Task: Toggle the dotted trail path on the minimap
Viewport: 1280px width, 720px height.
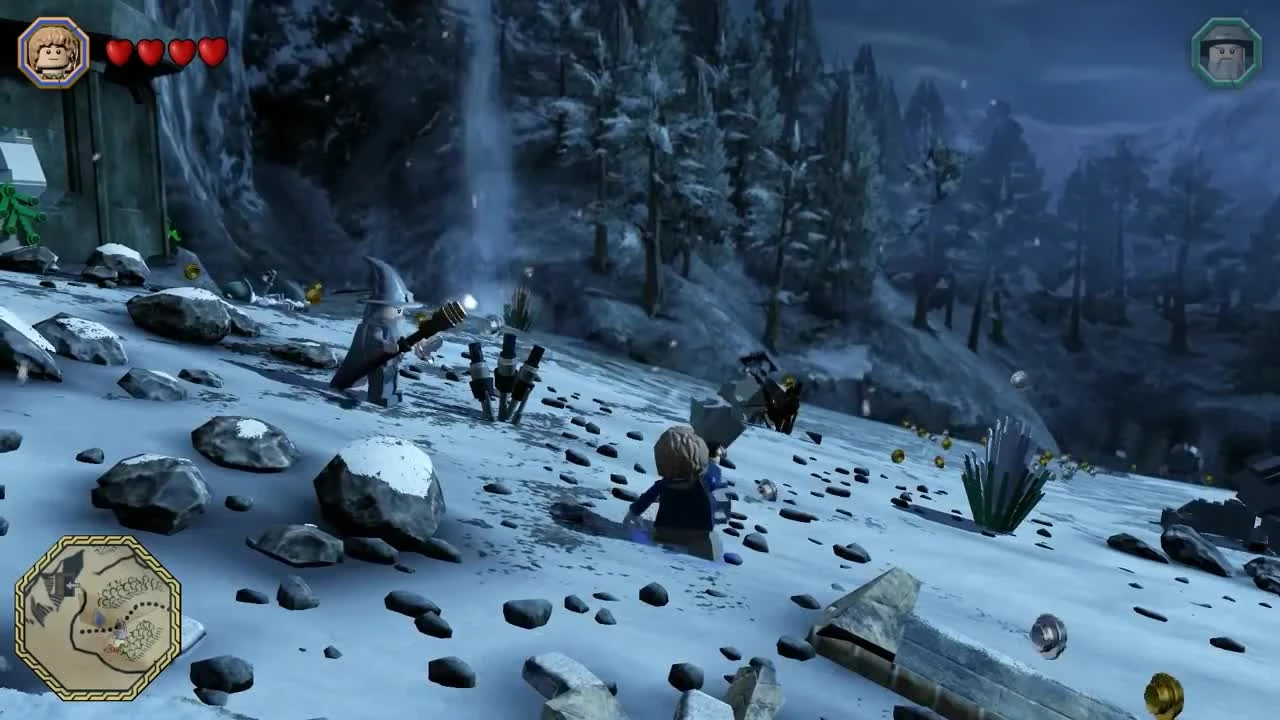Action: point(97,629)
